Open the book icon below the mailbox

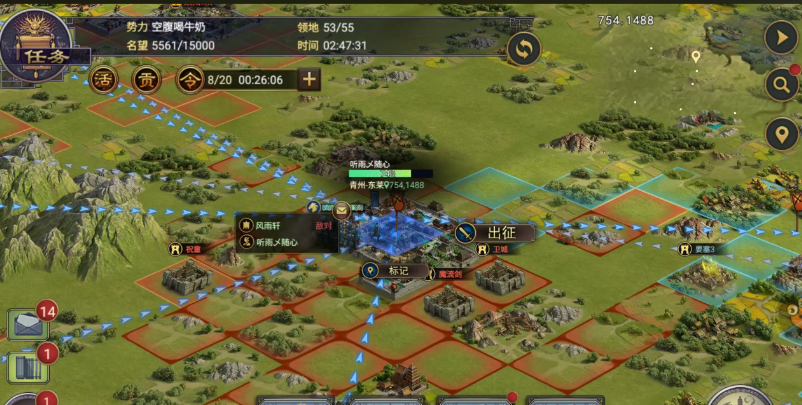(28, 367)
